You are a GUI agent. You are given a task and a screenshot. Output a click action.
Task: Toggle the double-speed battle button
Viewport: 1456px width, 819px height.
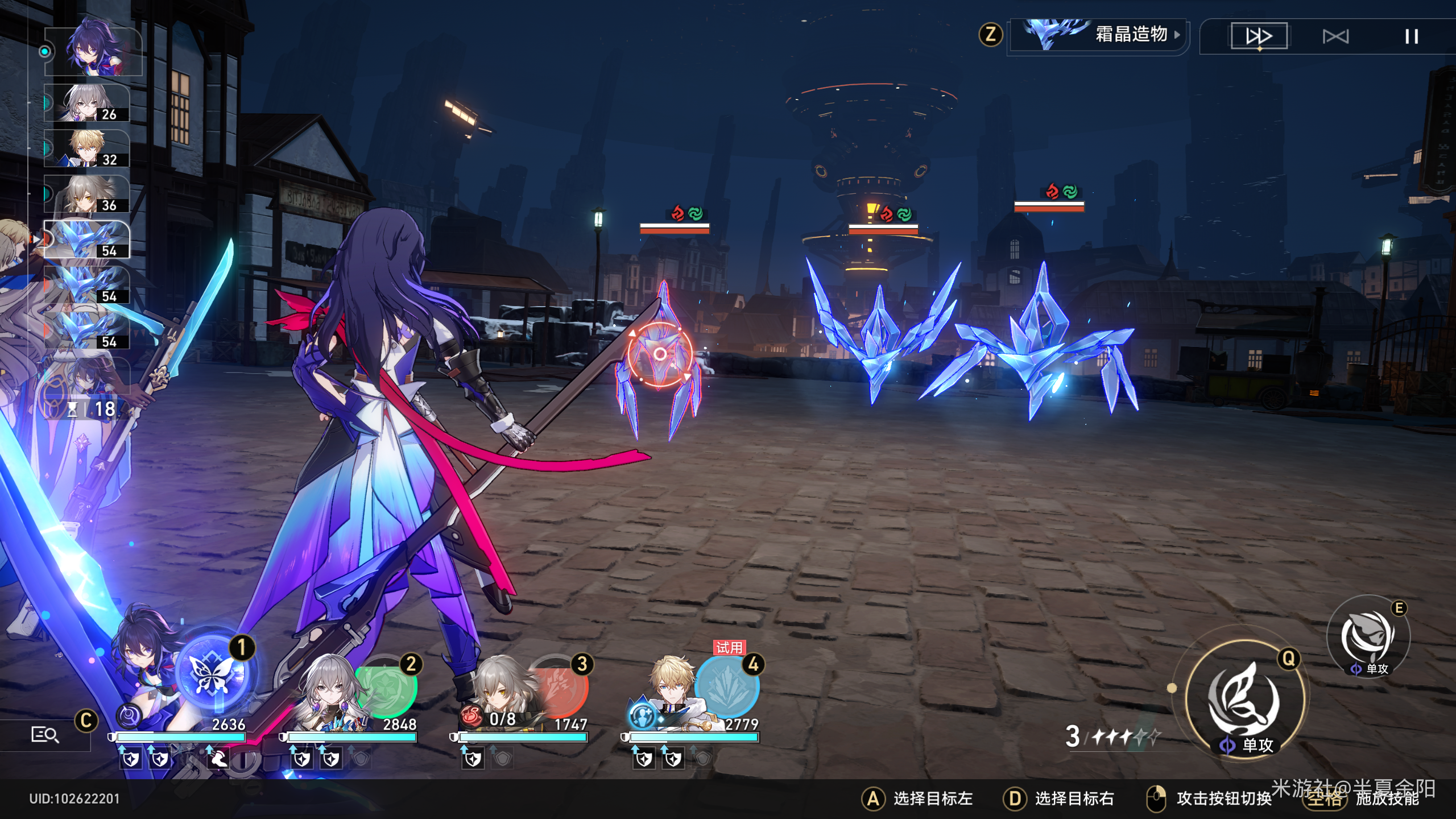pyautogui.click(x=1259, y=36)
